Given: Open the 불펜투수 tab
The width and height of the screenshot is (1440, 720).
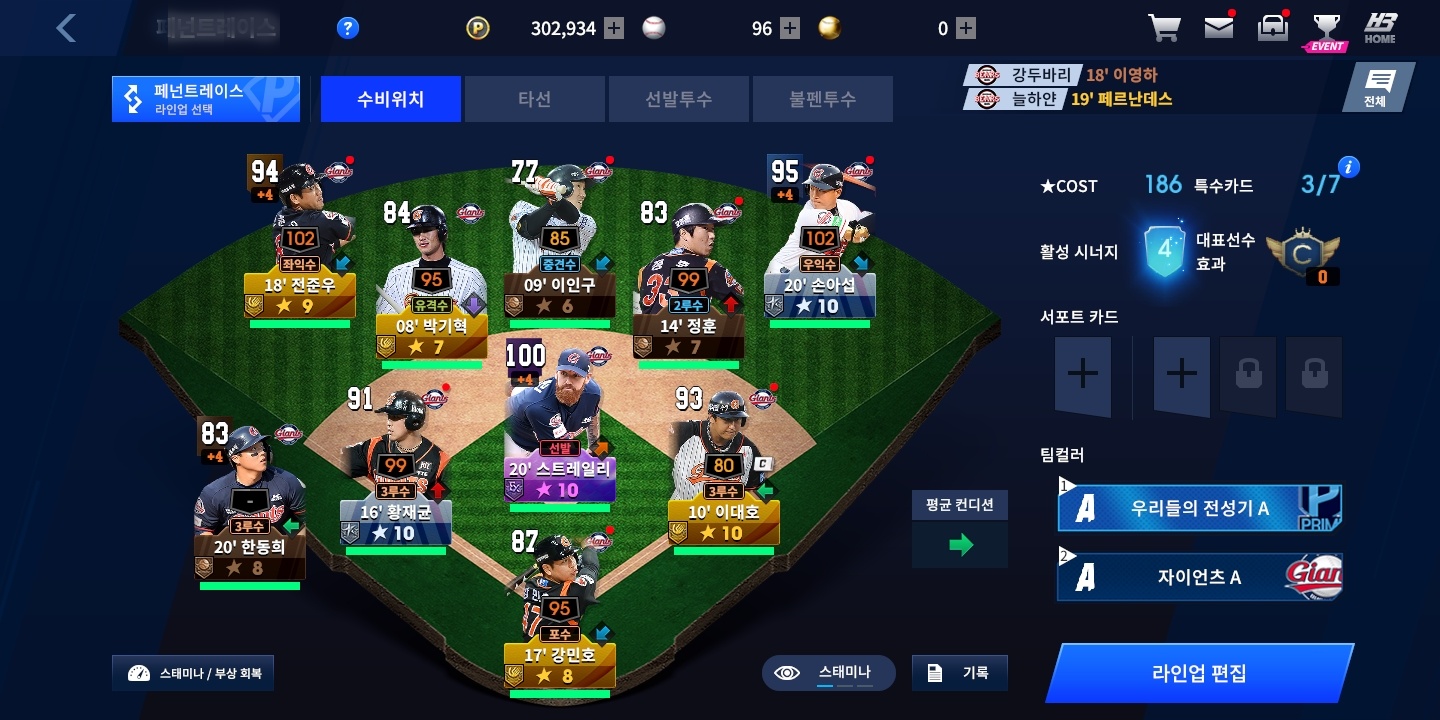Looking at the screenshot, I should coord(822,99).
